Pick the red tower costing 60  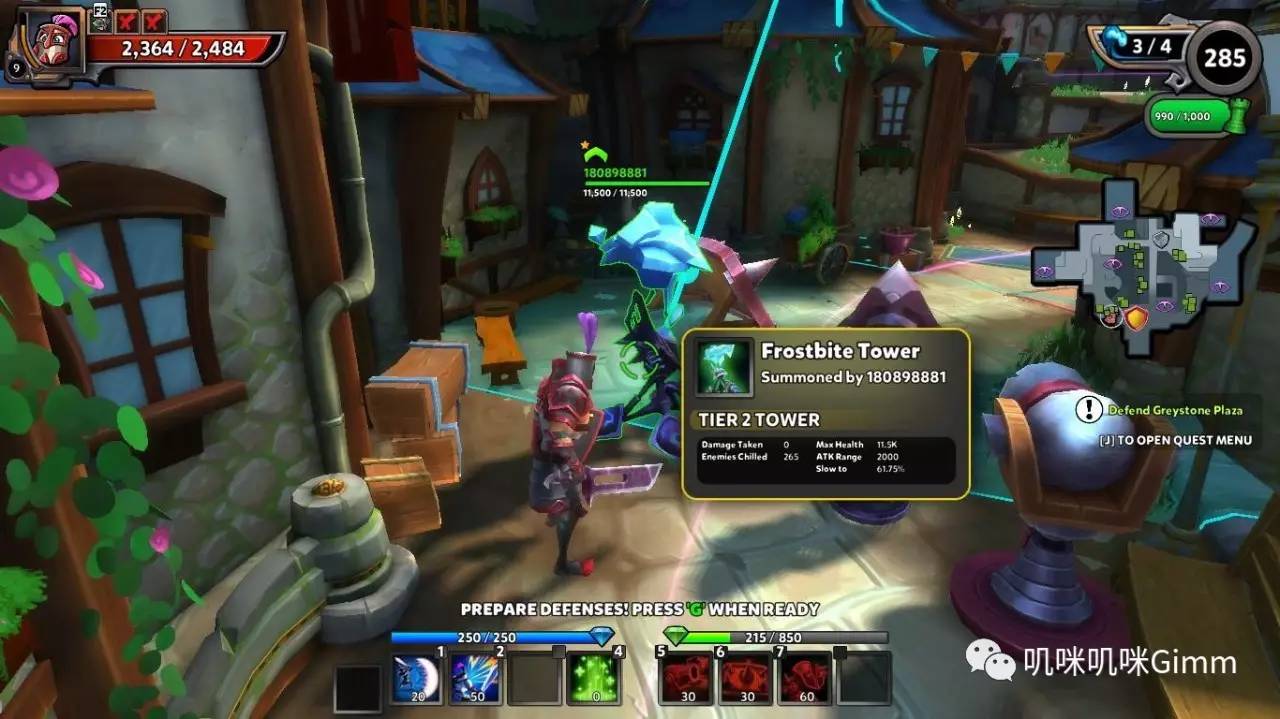click(805, 679)
